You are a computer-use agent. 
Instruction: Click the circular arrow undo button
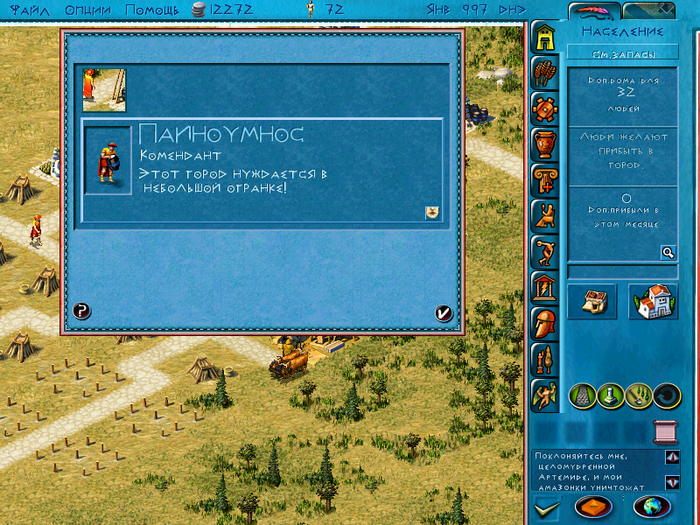point(667,396)
